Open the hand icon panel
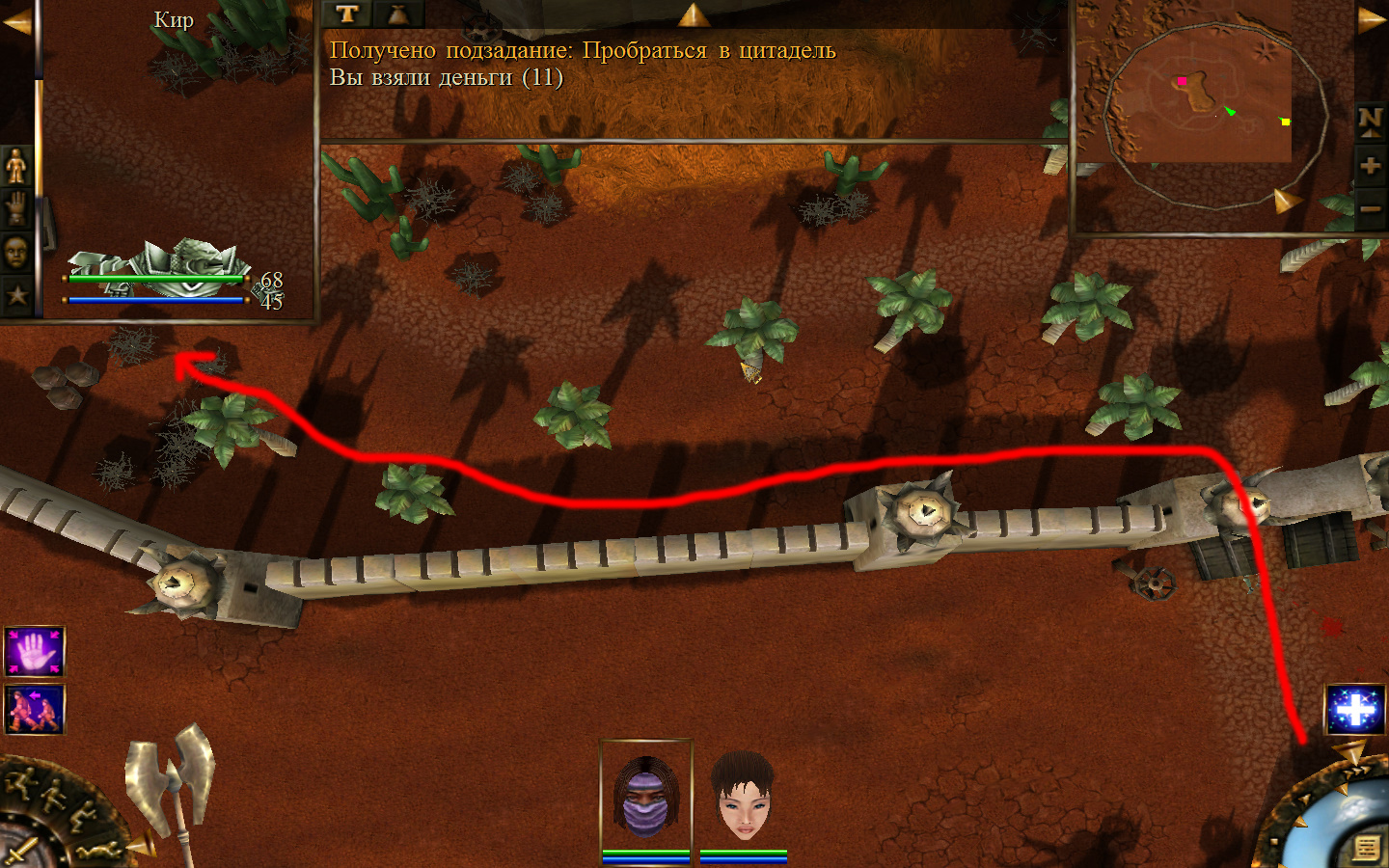This screenshot has width=1389, height=868. point(16,208)
